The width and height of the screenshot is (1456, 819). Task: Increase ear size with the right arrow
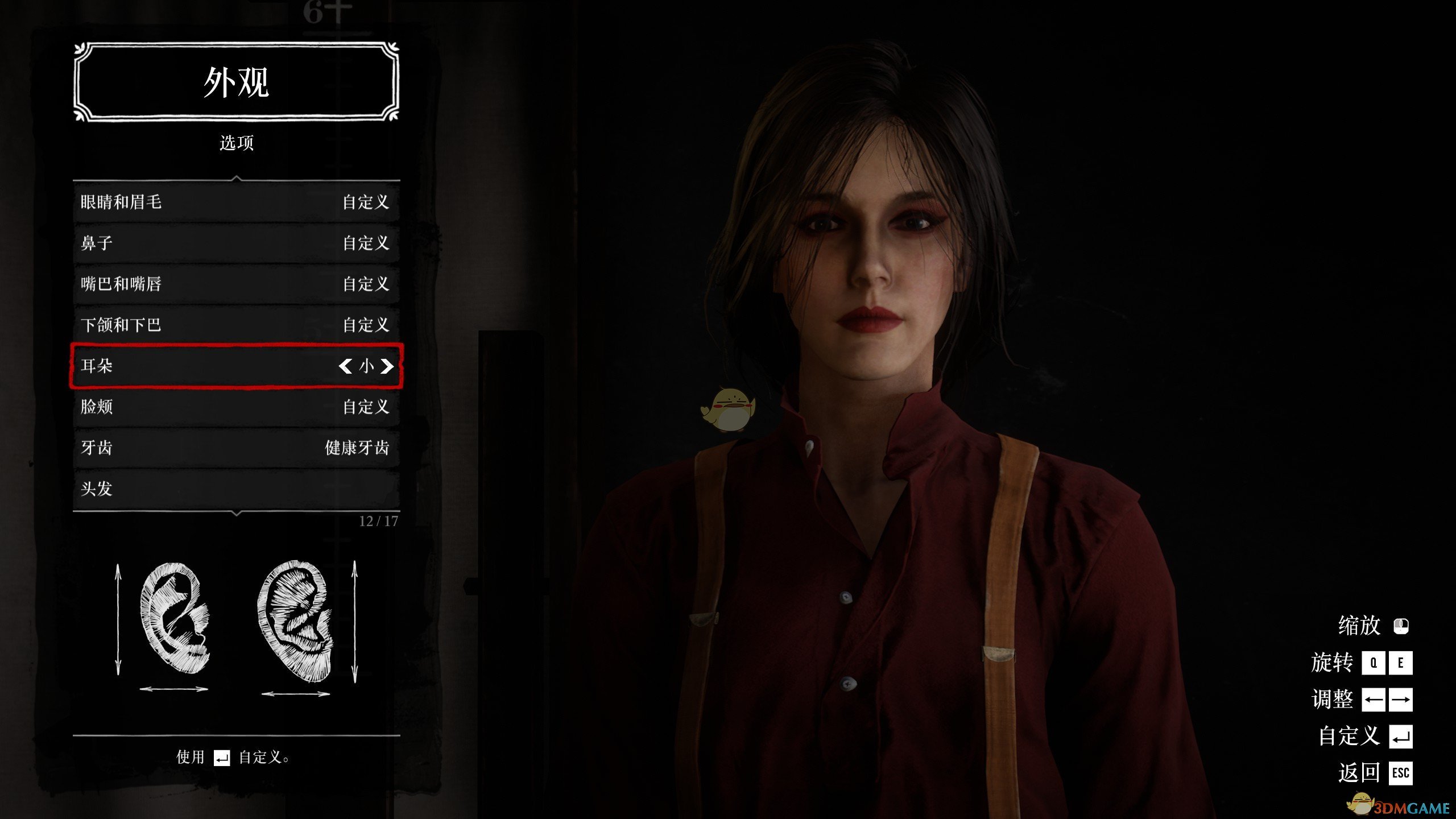387,366
